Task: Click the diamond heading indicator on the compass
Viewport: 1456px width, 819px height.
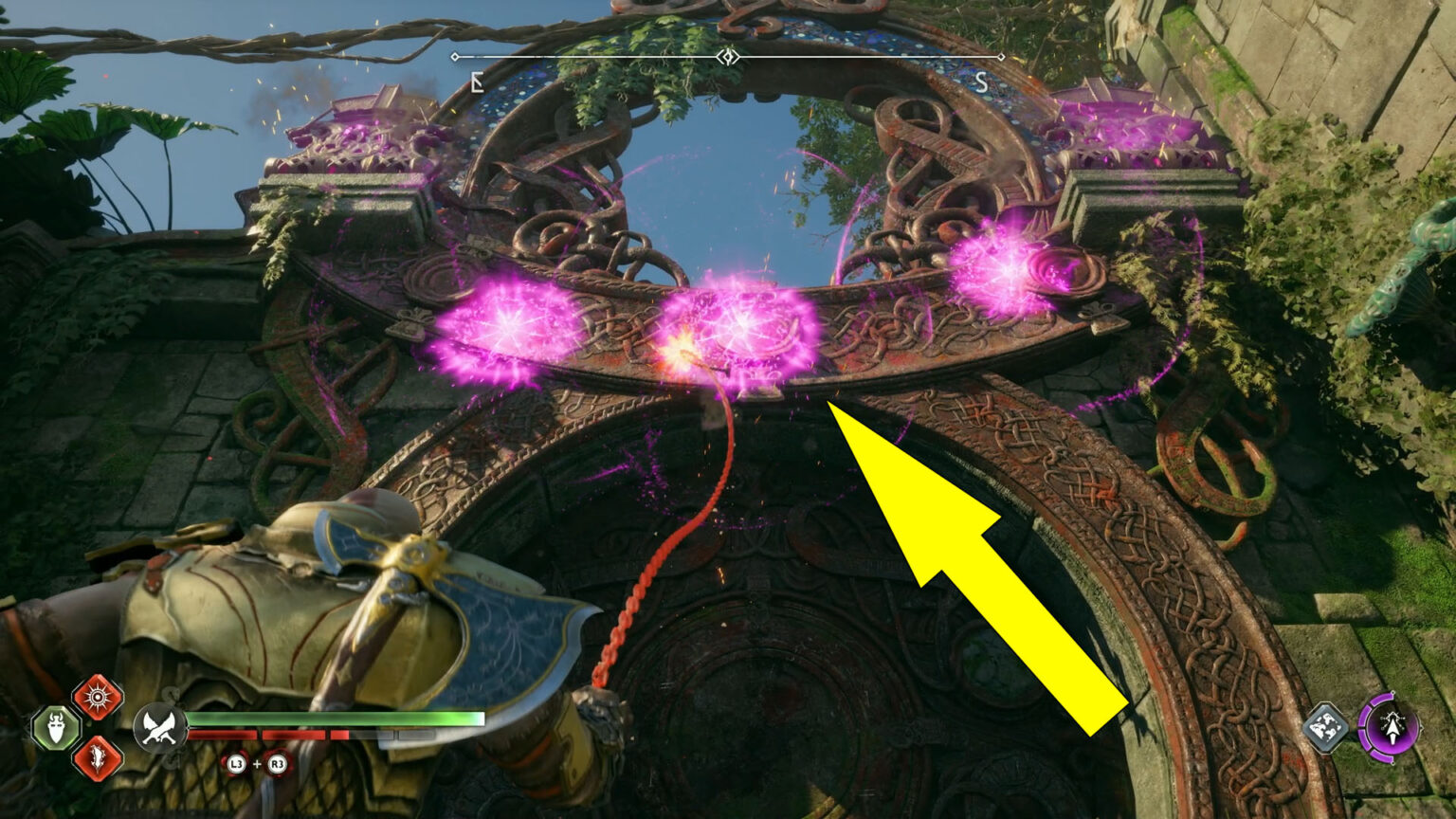Action: [x=727, y=56]
